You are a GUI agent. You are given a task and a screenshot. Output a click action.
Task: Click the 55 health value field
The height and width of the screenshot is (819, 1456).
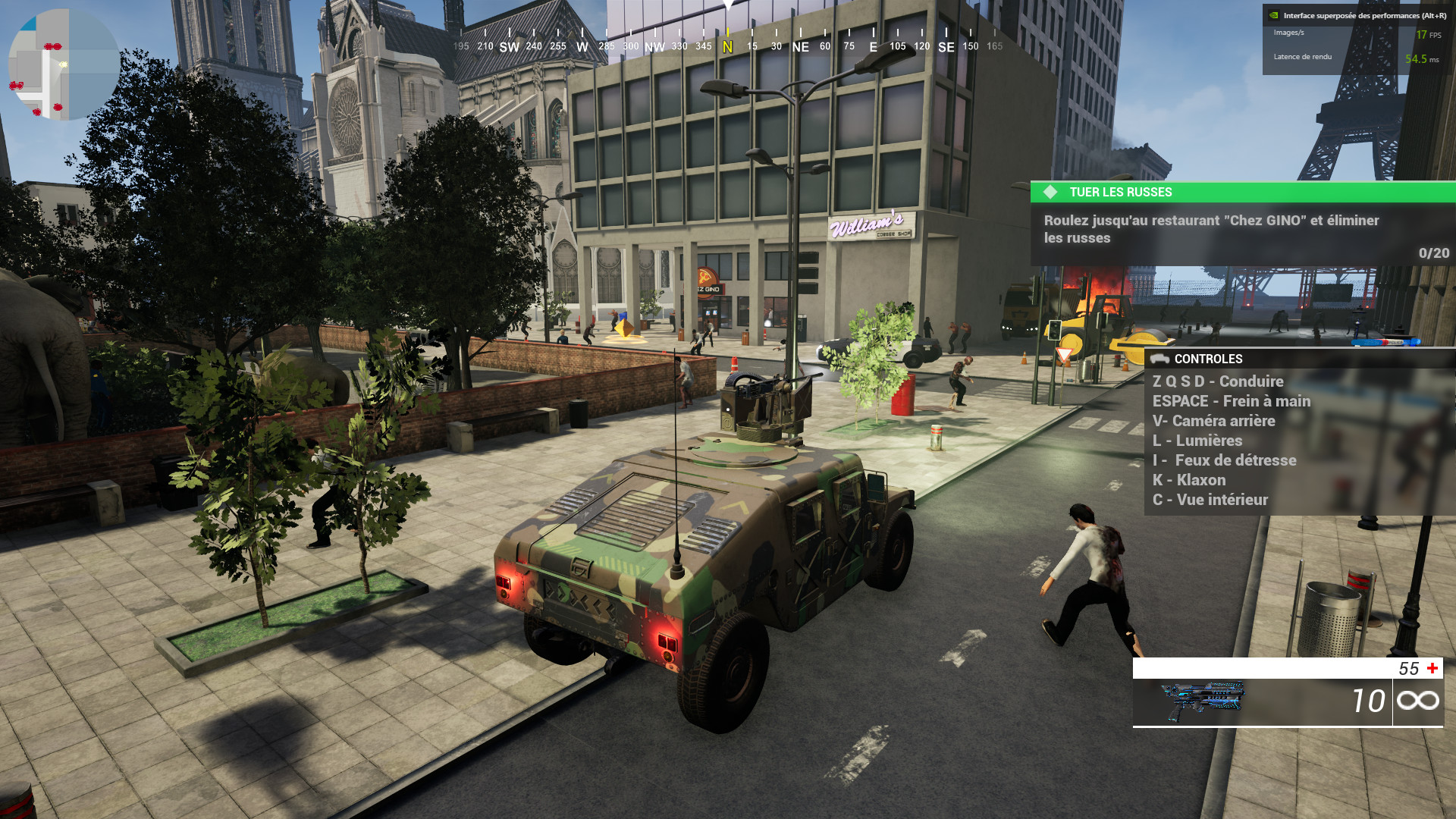click(1408, 667)
